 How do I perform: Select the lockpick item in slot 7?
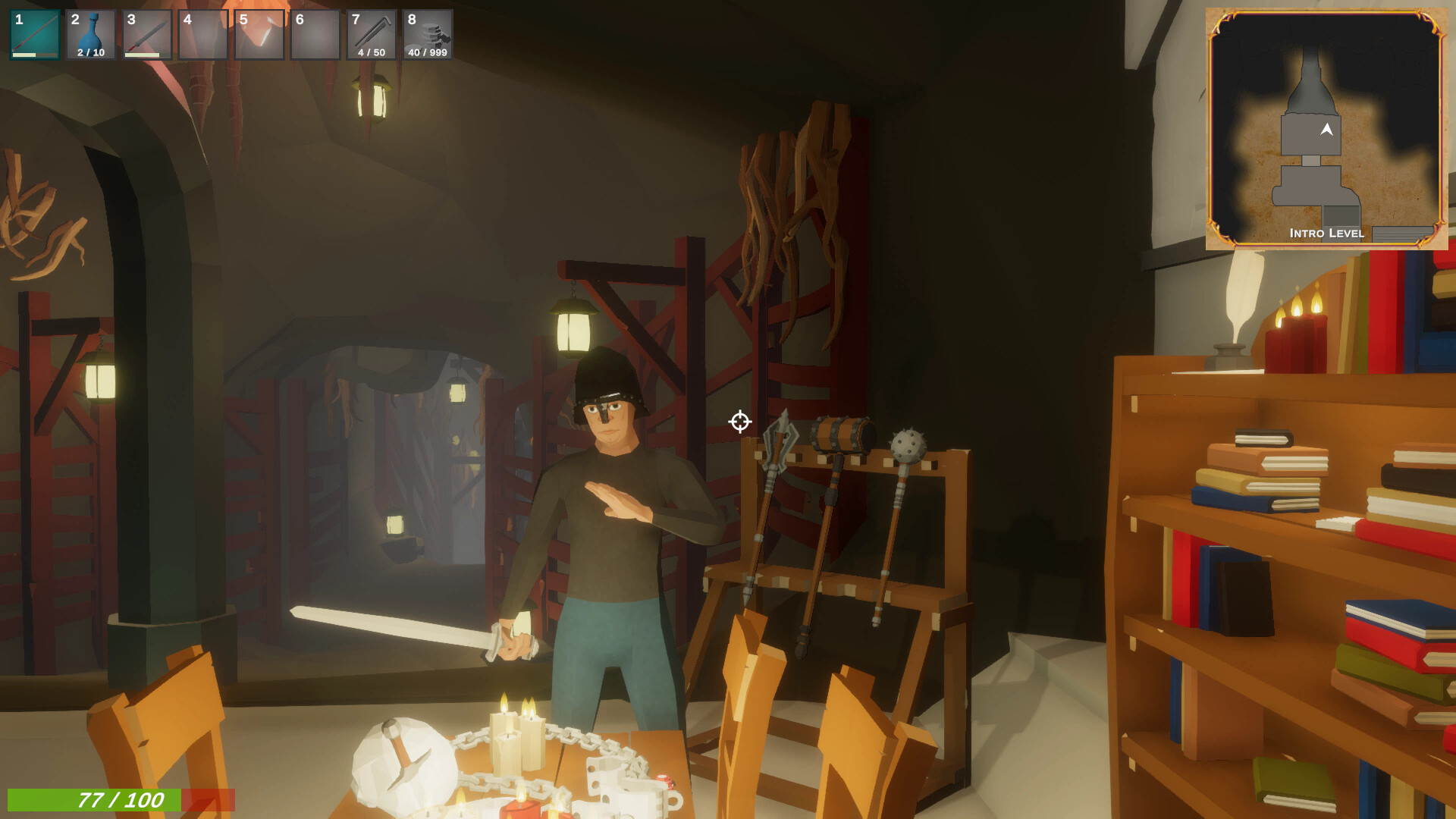pos(371,30)
